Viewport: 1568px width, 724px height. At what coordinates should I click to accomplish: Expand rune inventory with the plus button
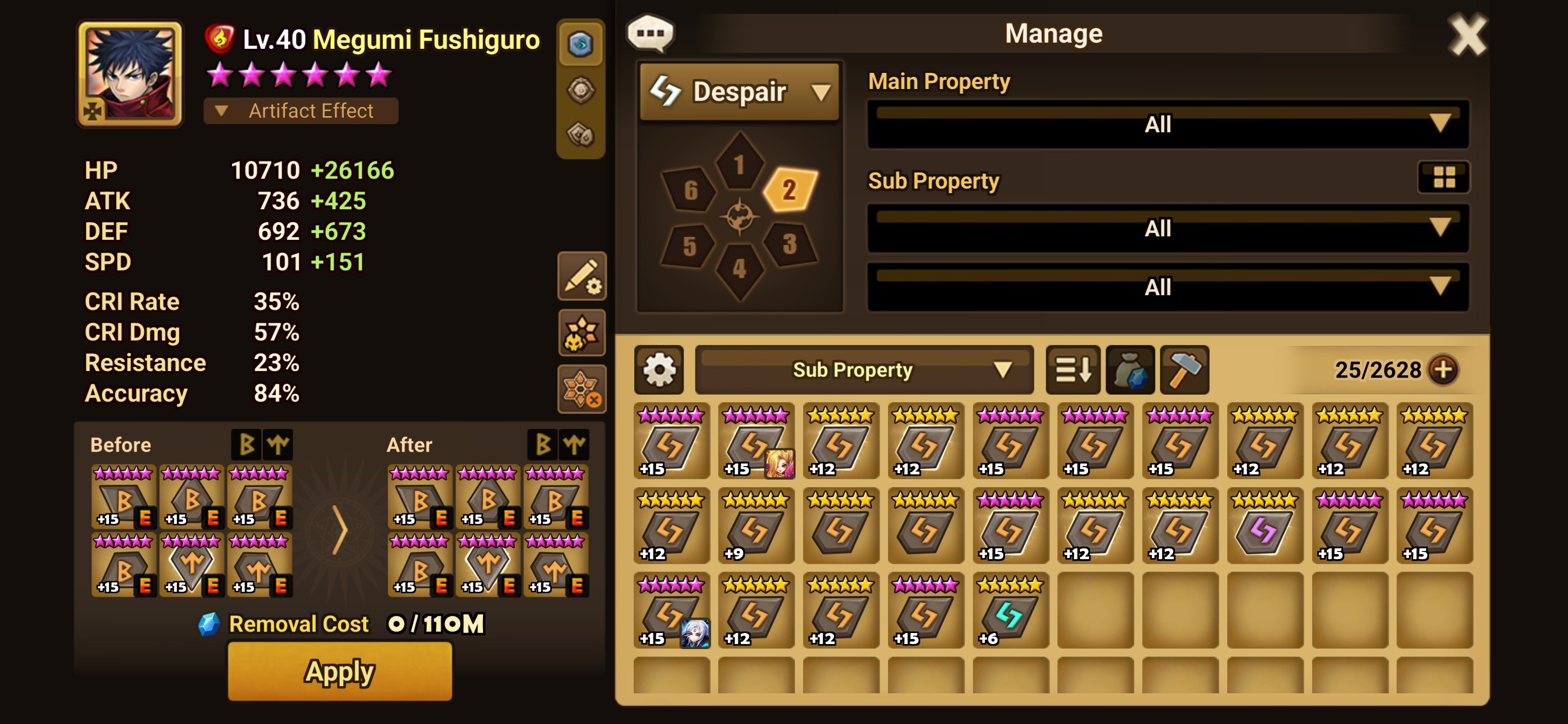pyautogui.click(x=1443, y=370)
